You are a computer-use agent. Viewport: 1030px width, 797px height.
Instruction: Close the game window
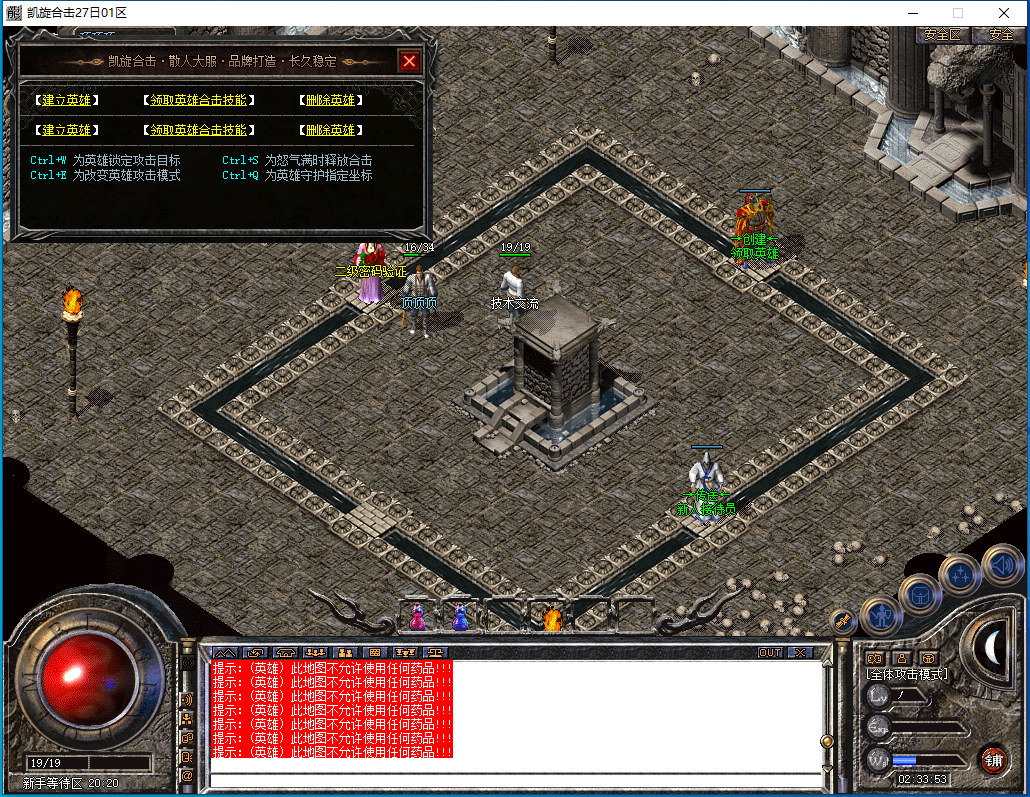click(x=1003, y=13)
